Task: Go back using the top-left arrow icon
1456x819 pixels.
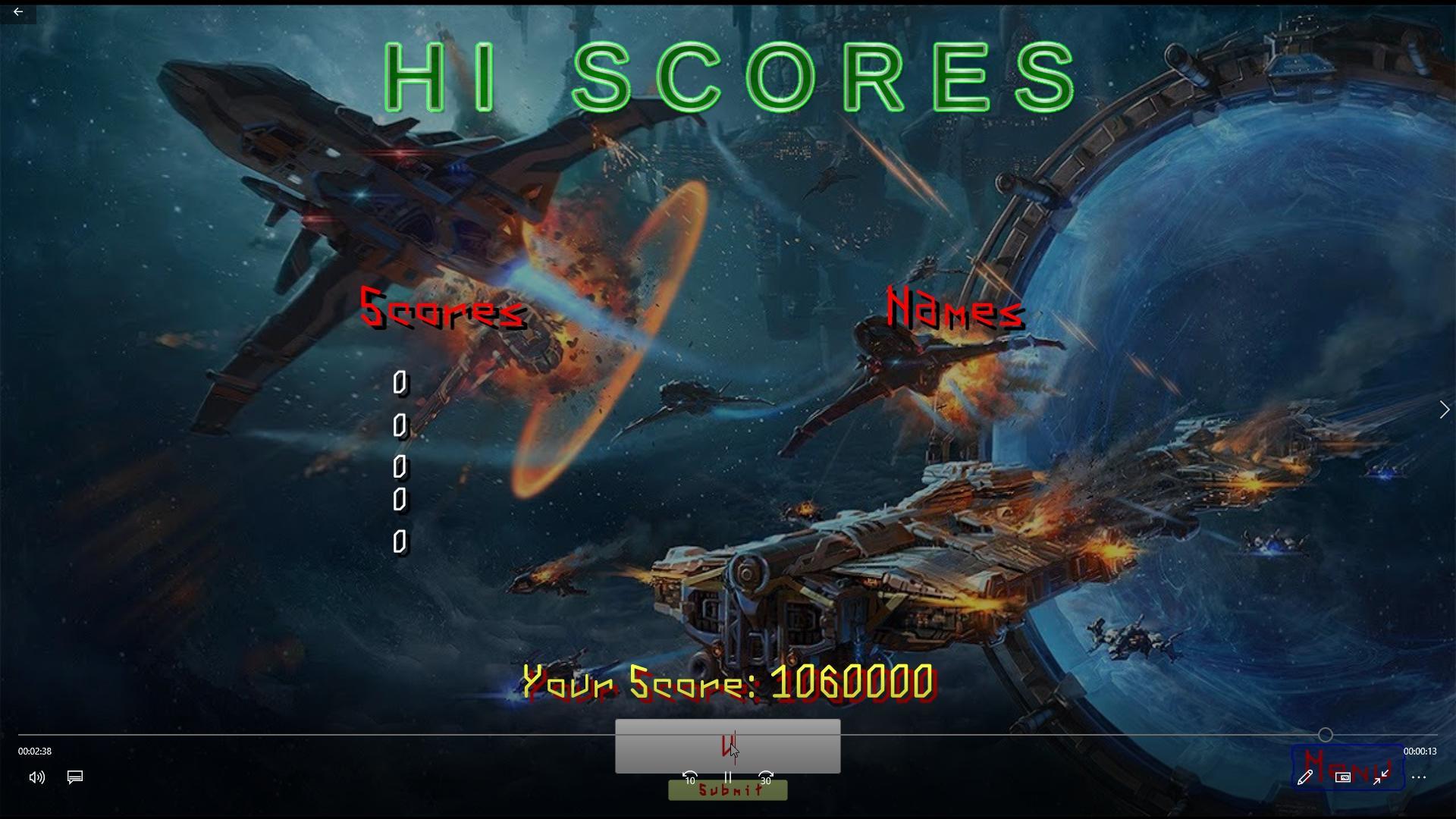Action: pos(18,12)
